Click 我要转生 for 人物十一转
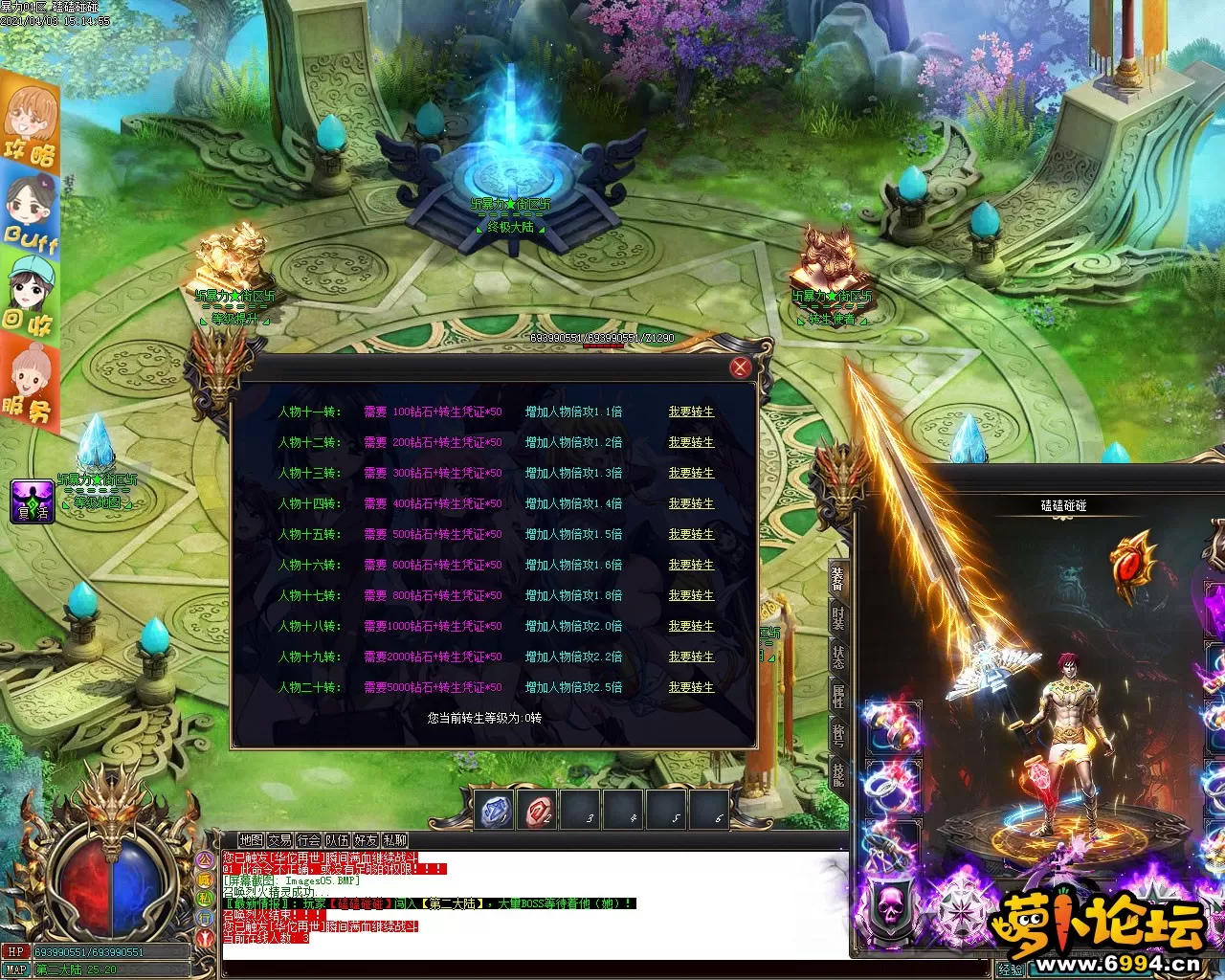This screenshot has height=980, width=1225. pyautogui.click(x=691, y=412)
